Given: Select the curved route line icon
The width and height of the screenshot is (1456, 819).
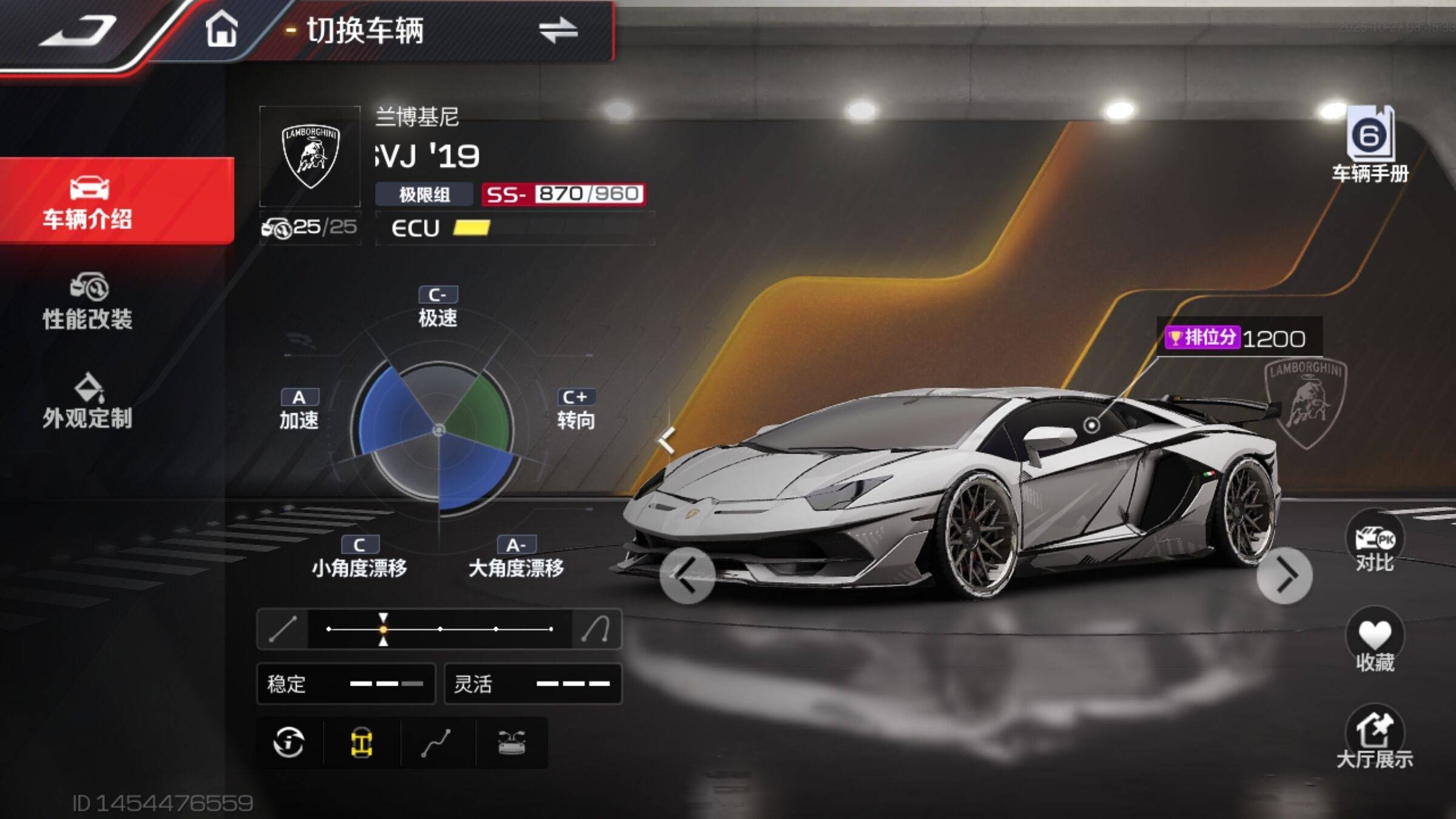Looking at the screenshot, I should tap(436, 743).
